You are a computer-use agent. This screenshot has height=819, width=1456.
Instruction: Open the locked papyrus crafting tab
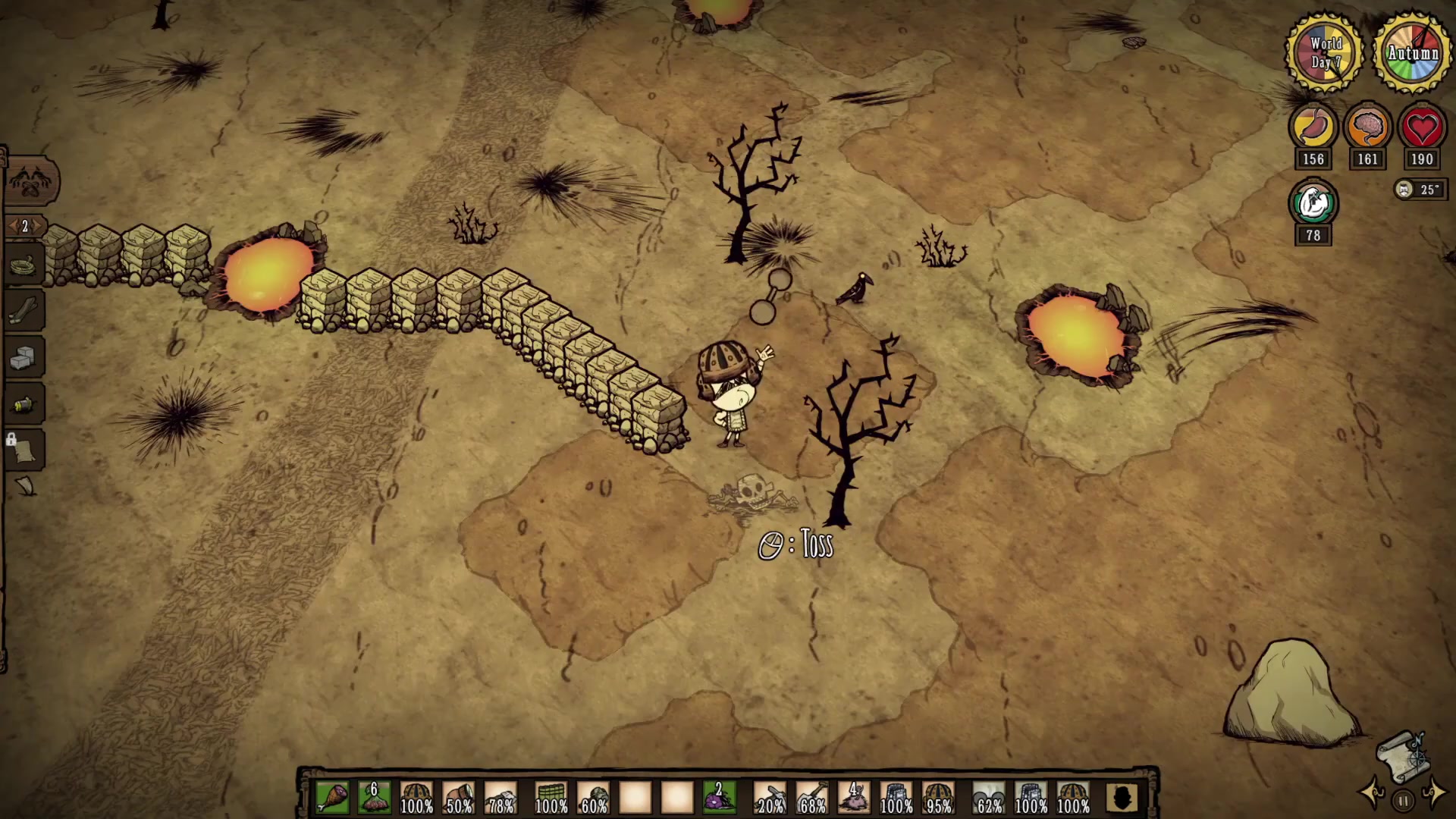tap(24, 450)
